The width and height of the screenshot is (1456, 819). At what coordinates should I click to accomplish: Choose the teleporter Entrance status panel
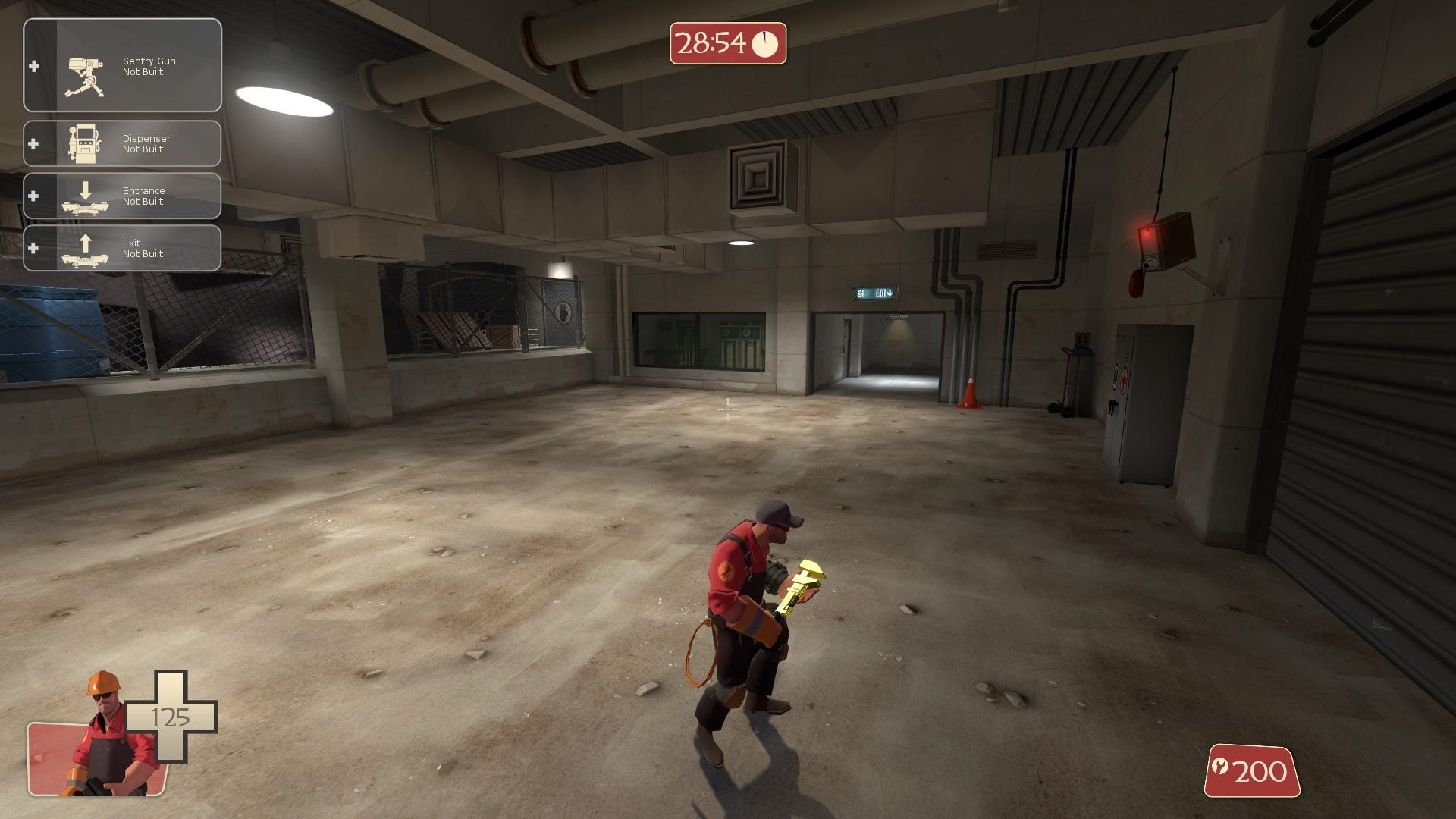123,196
